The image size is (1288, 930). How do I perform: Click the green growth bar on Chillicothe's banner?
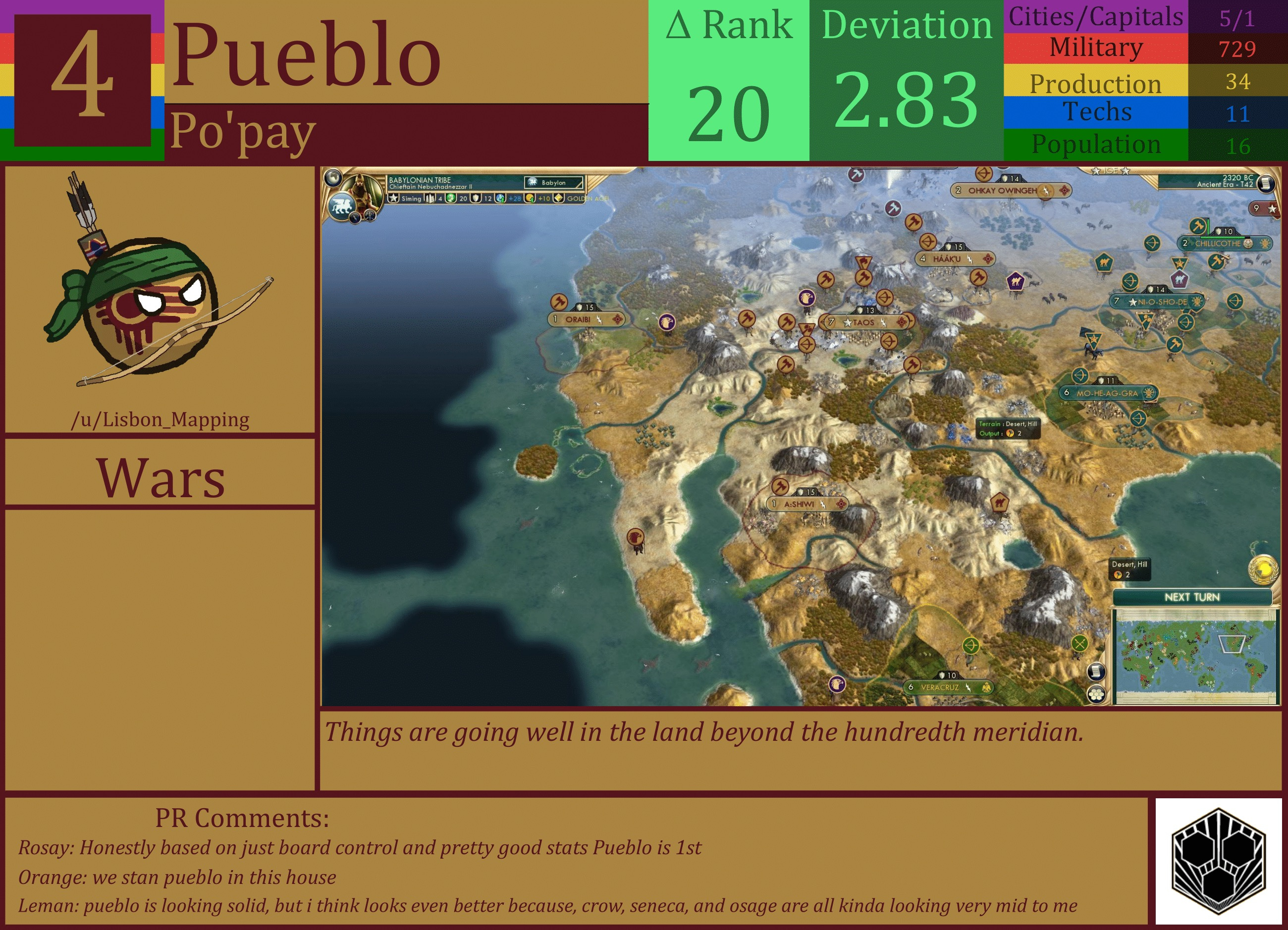1222,237
